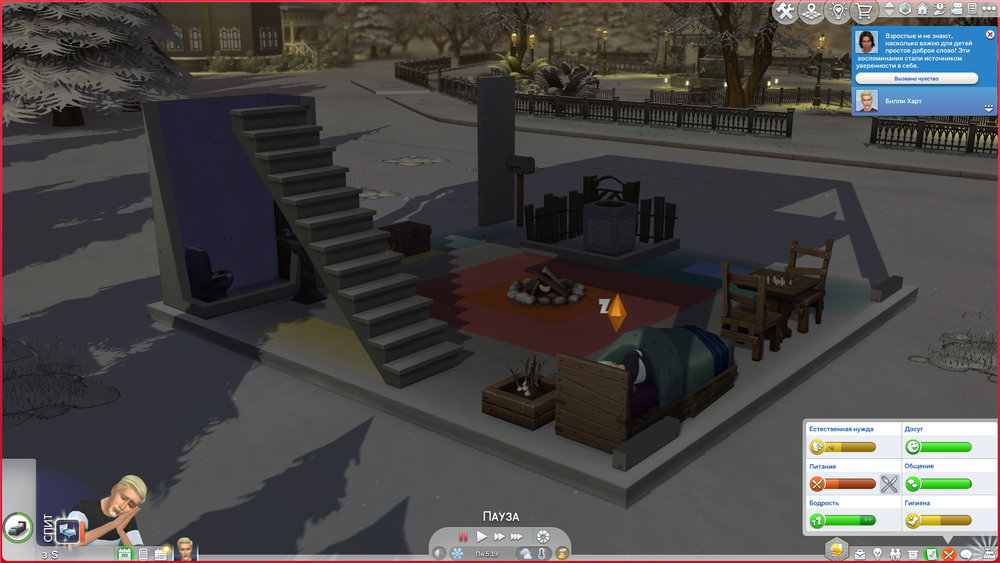The image size is (1000, 563).
Task: Set the game to triple fast-forward speed
Action: pos(517,537)
